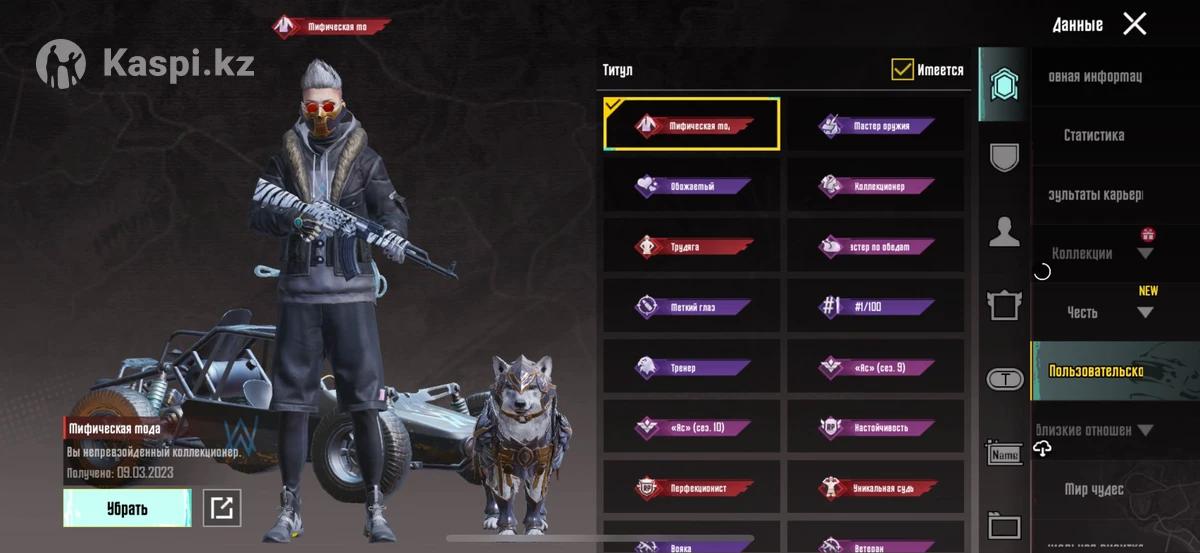Open the Name card customization tab
1200x553 pixels.
point(1003,455)
